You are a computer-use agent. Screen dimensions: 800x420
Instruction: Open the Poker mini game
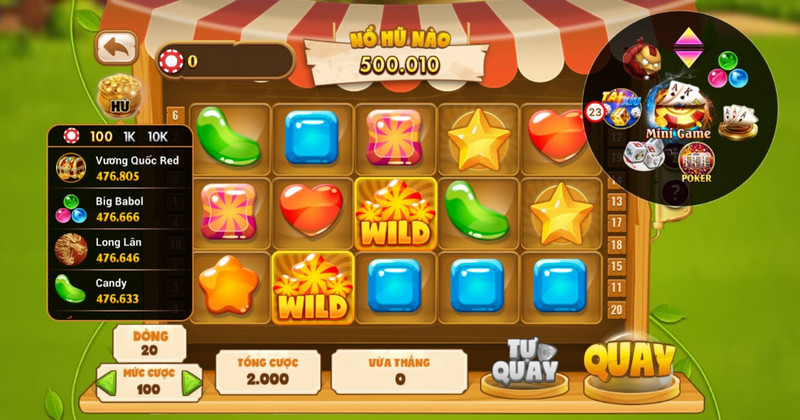pos(696,162)
